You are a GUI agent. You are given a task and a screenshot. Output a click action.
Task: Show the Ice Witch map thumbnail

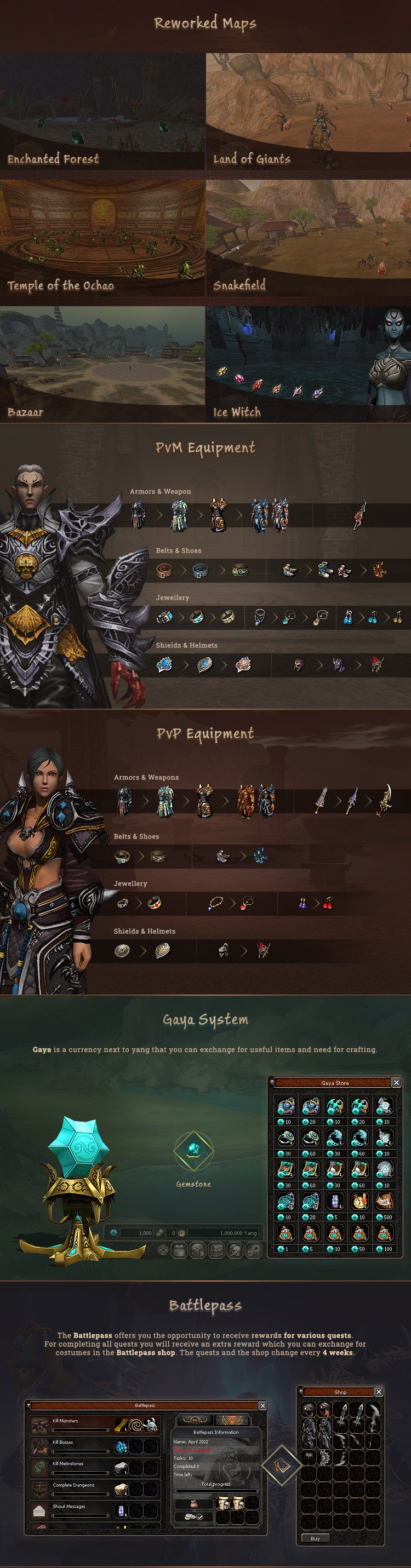point(308,364)
